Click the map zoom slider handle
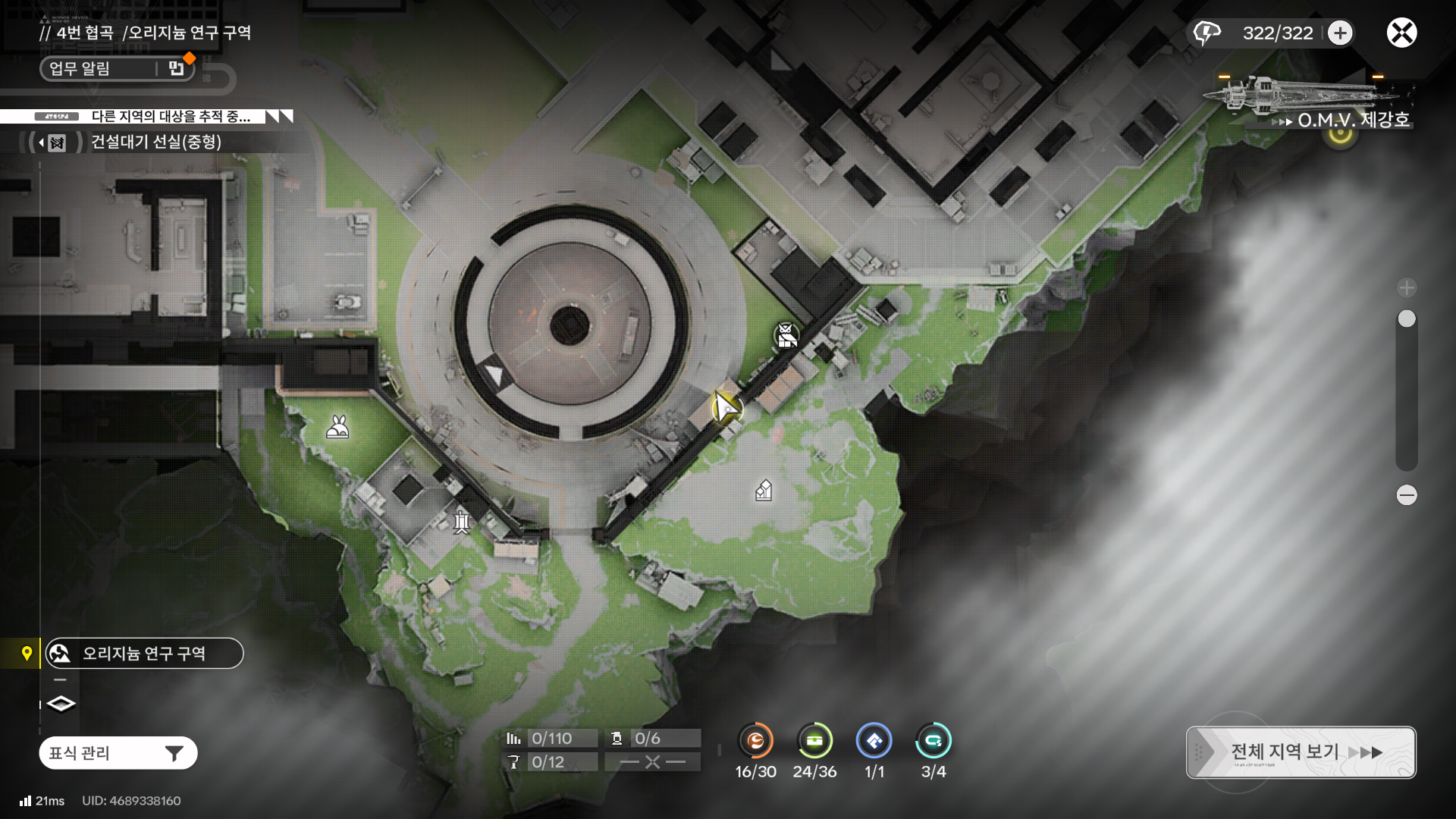The height and width of the screenshot is (819, 1456). 1407,318
